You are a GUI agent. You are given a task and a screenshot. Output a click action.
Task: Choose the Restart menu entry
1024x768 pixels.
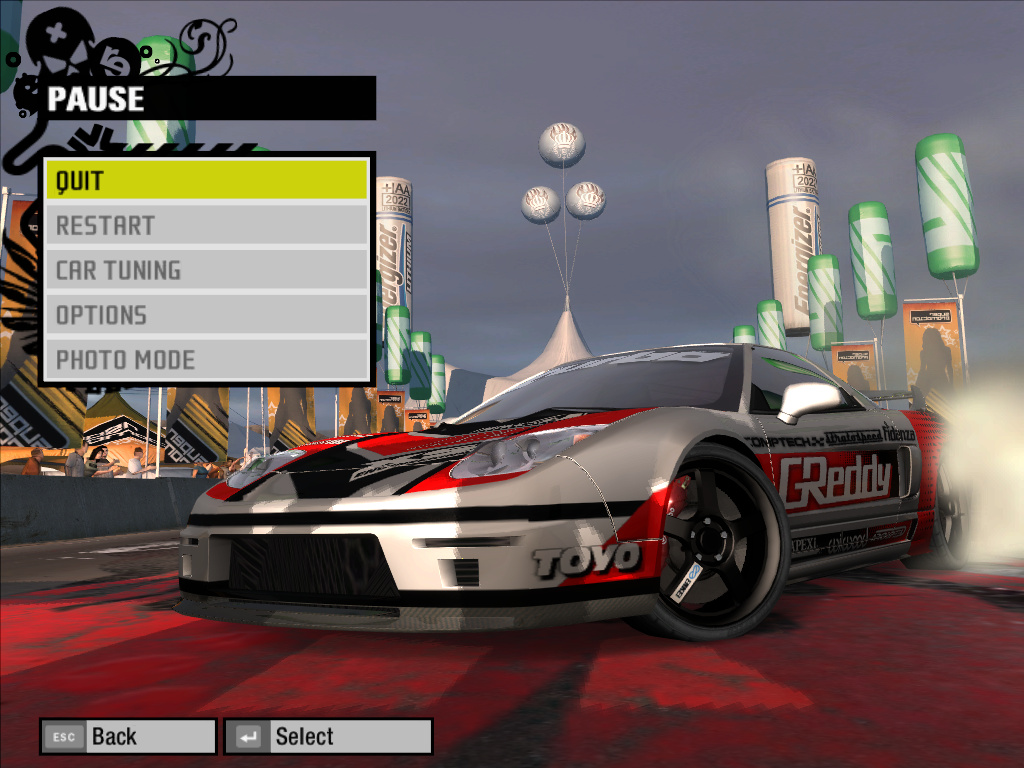206,226
